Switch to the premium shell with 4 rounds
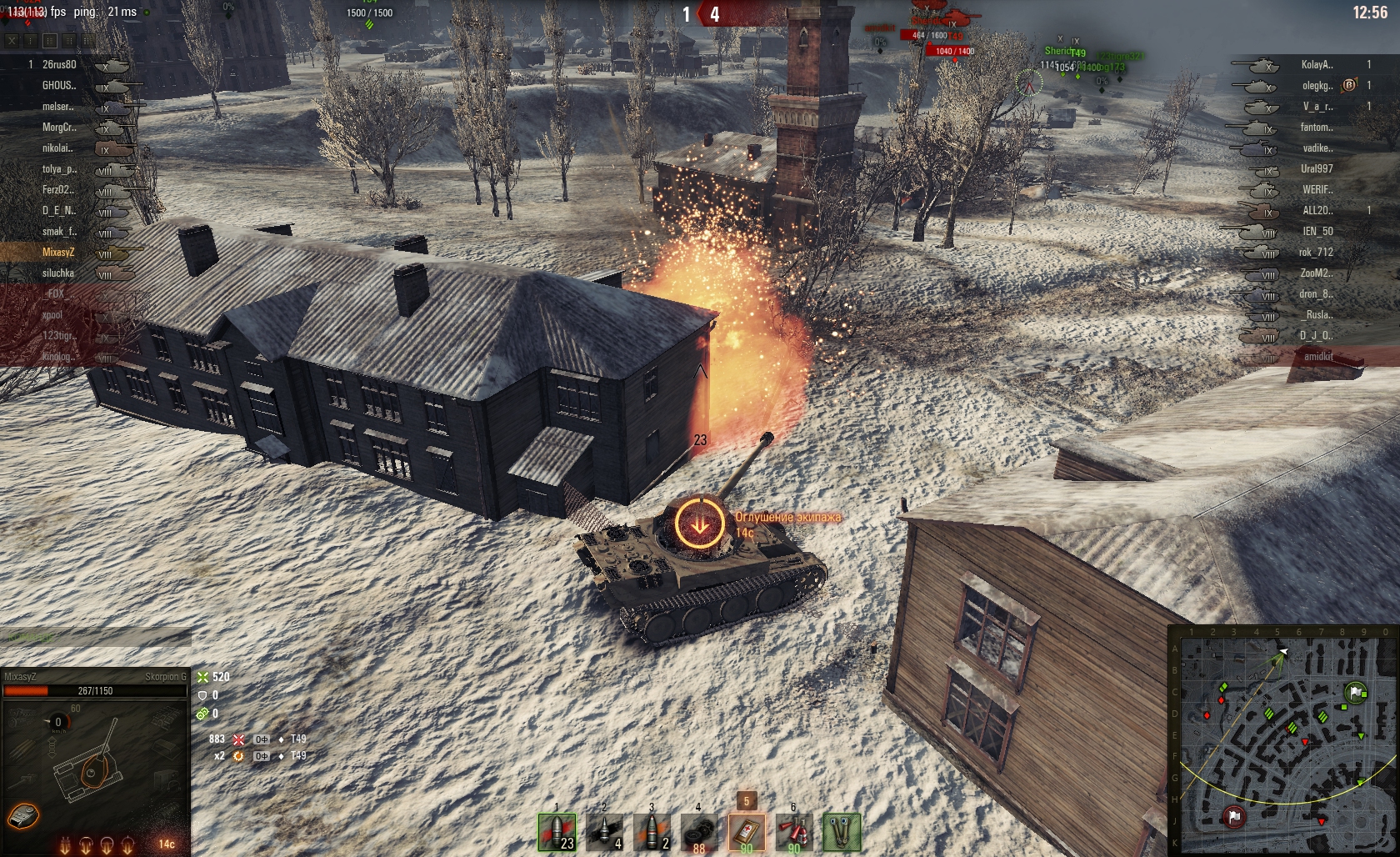 pos(605,832)
